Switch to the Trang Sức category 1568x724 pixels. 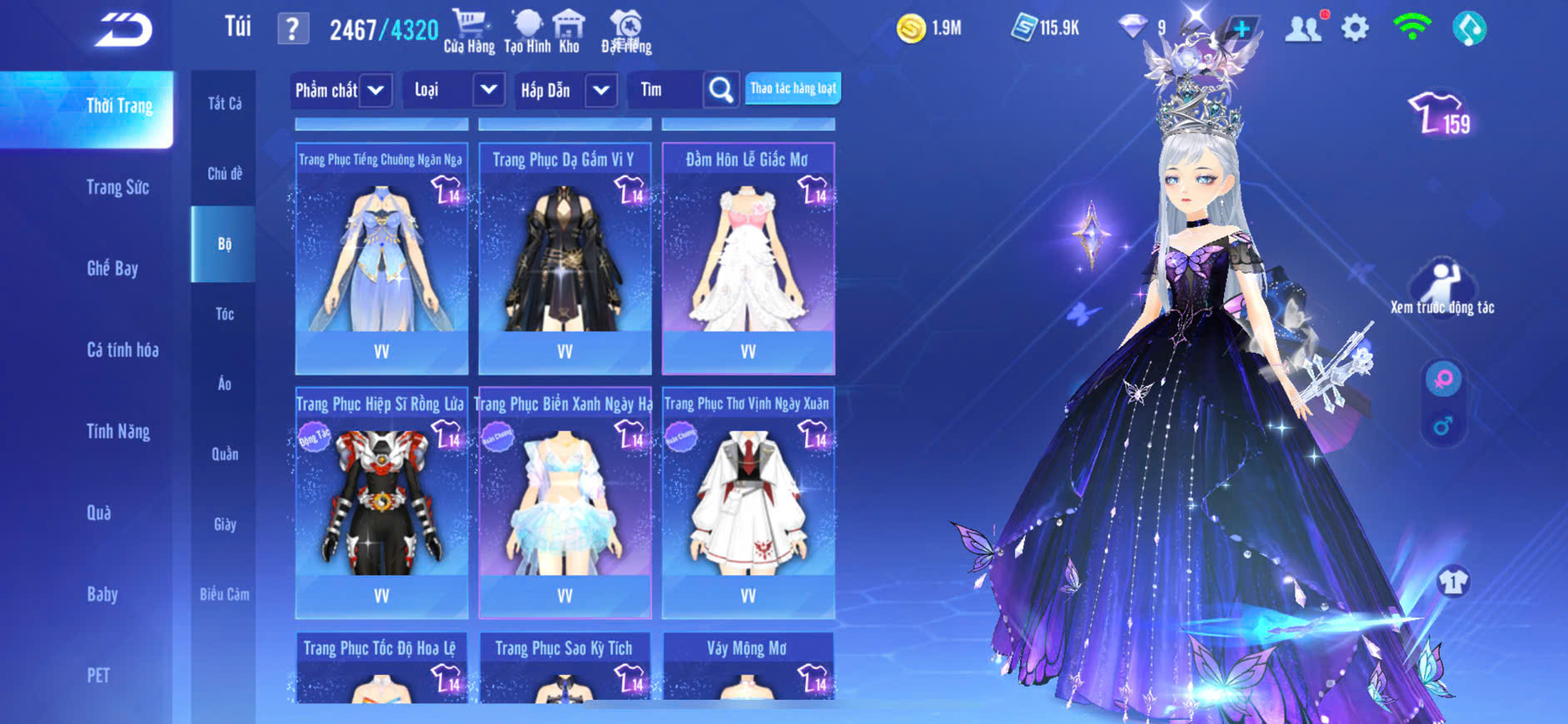click(x=117, y=187)
